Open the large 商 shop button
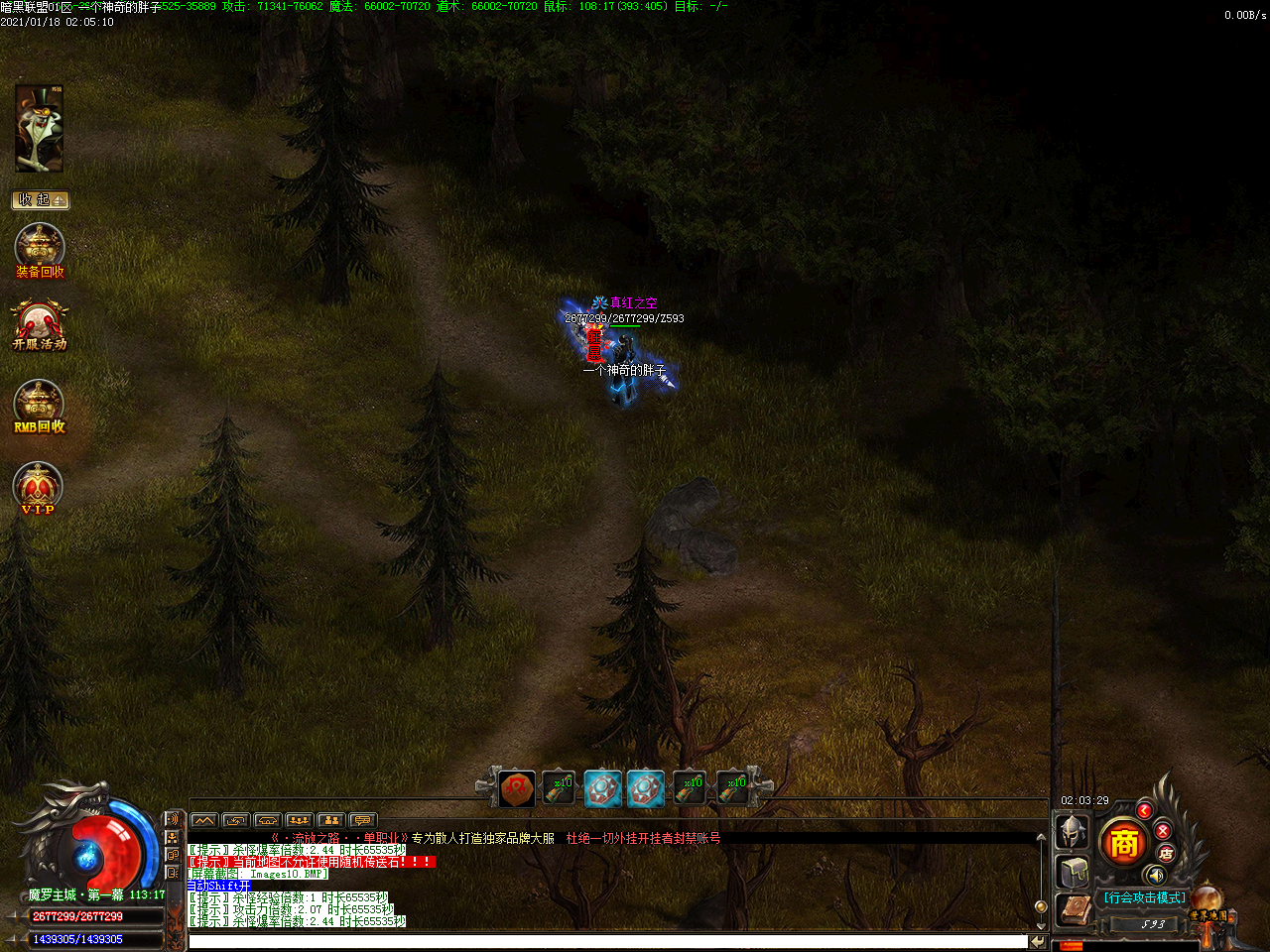1270x952 pixels. pyautogui.click(x=1123, y=844)
